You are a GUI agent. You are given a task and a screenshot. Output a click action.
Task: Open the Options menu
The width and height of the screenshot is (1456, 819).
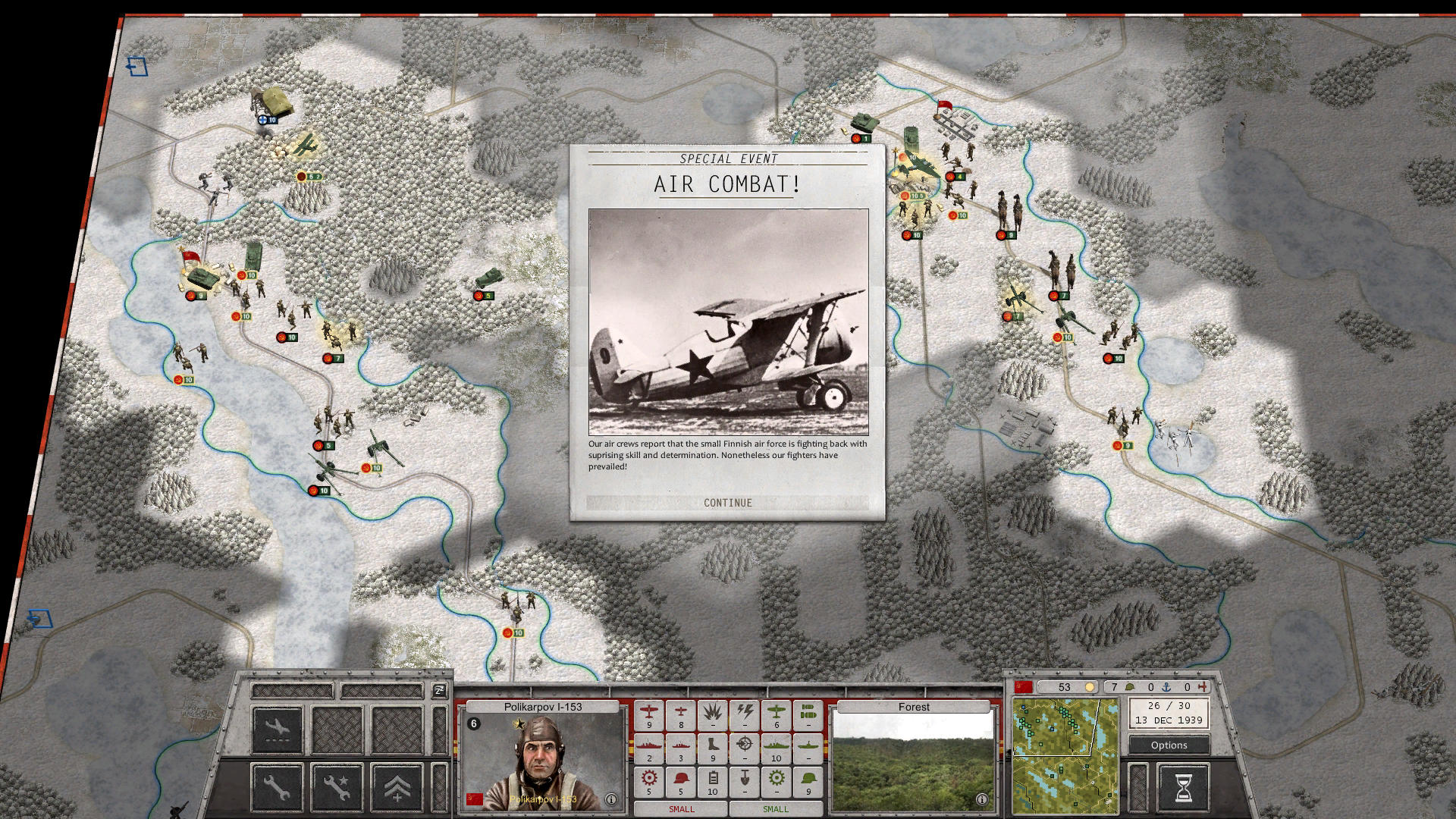coord(1169,745)
